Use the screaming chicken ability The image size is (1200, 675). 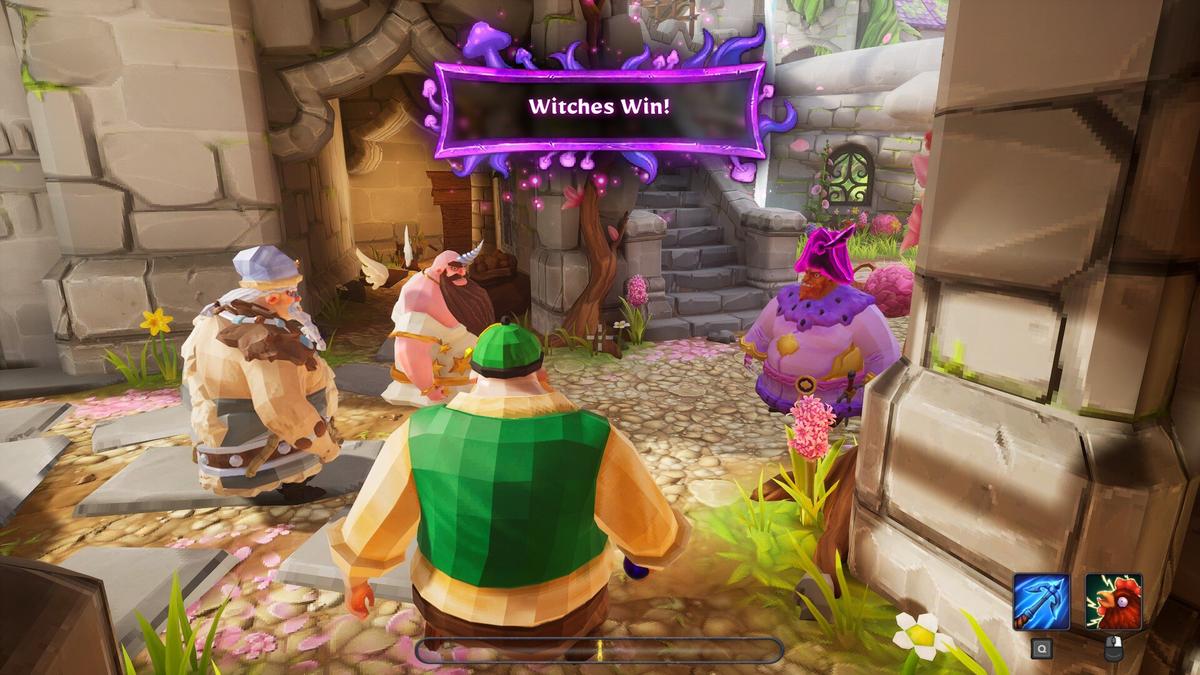click(1113, 602)
